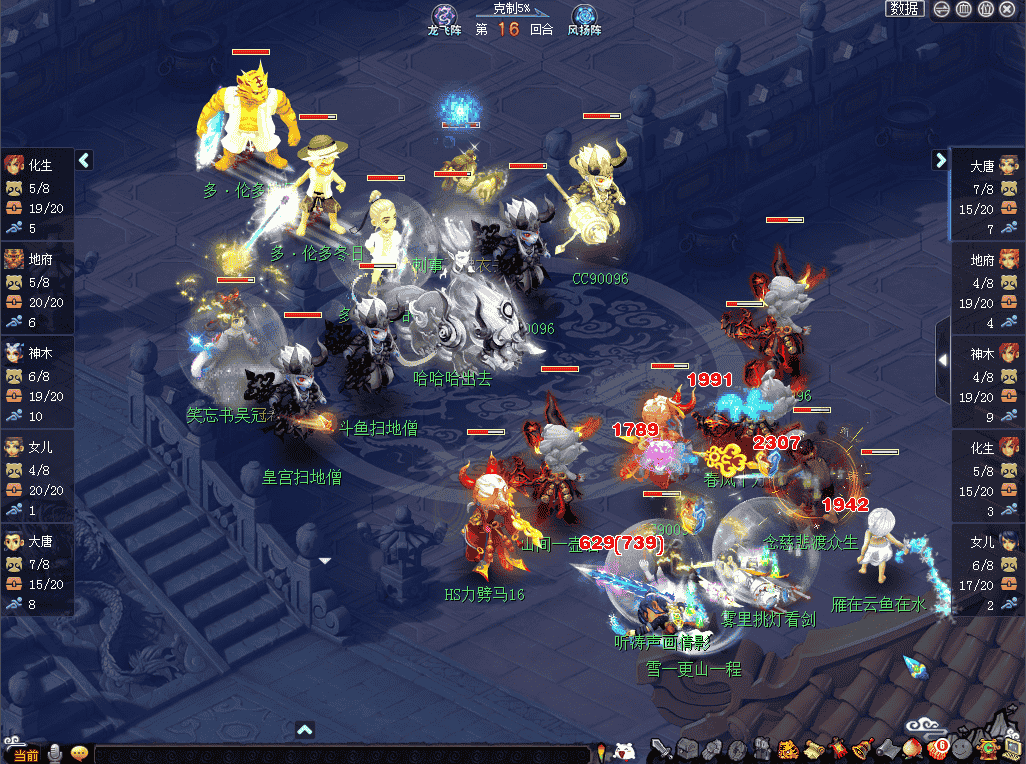Select the 当前 chat channel button

[x=26, y=754]
